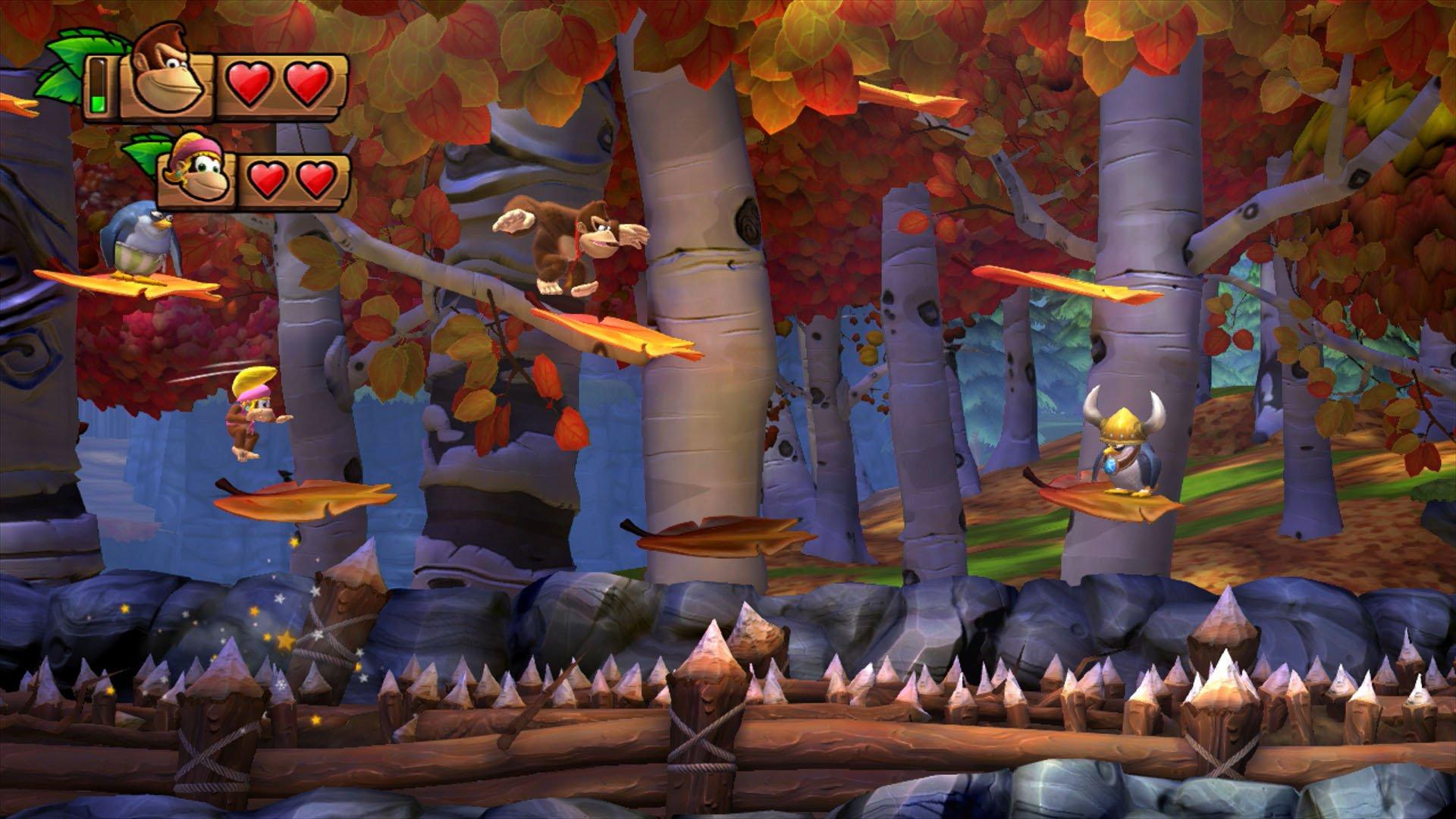This screenshot has width=1456, height=819.
Task: Click the viking-helmet penguin enemy icon
Action: pos(1125,444)
